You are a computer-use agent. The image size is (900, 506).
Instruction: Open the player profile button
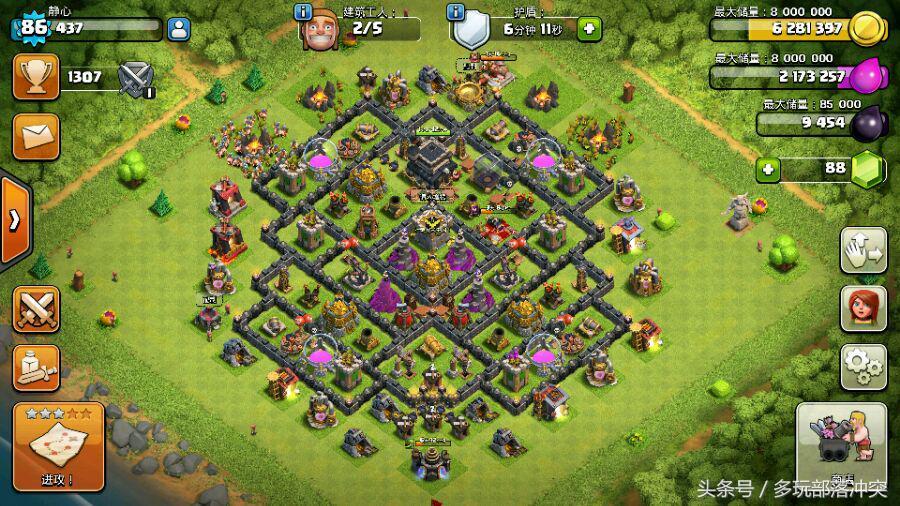(179, 29)
